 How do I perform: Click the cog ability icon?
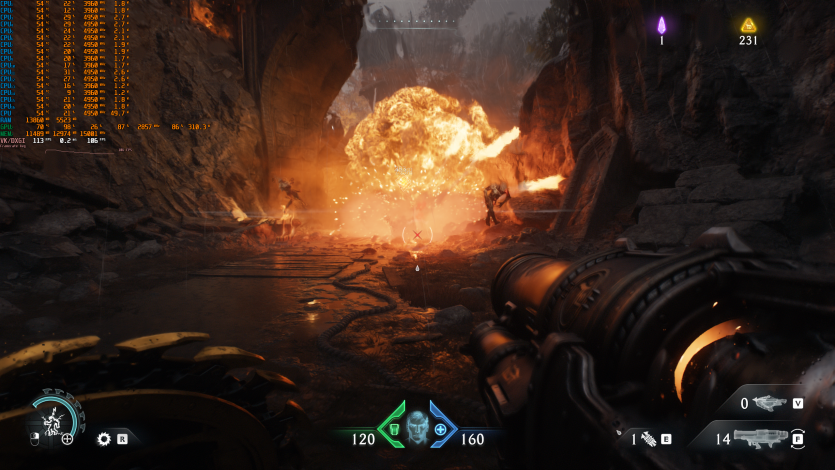(x=103, y=438)
